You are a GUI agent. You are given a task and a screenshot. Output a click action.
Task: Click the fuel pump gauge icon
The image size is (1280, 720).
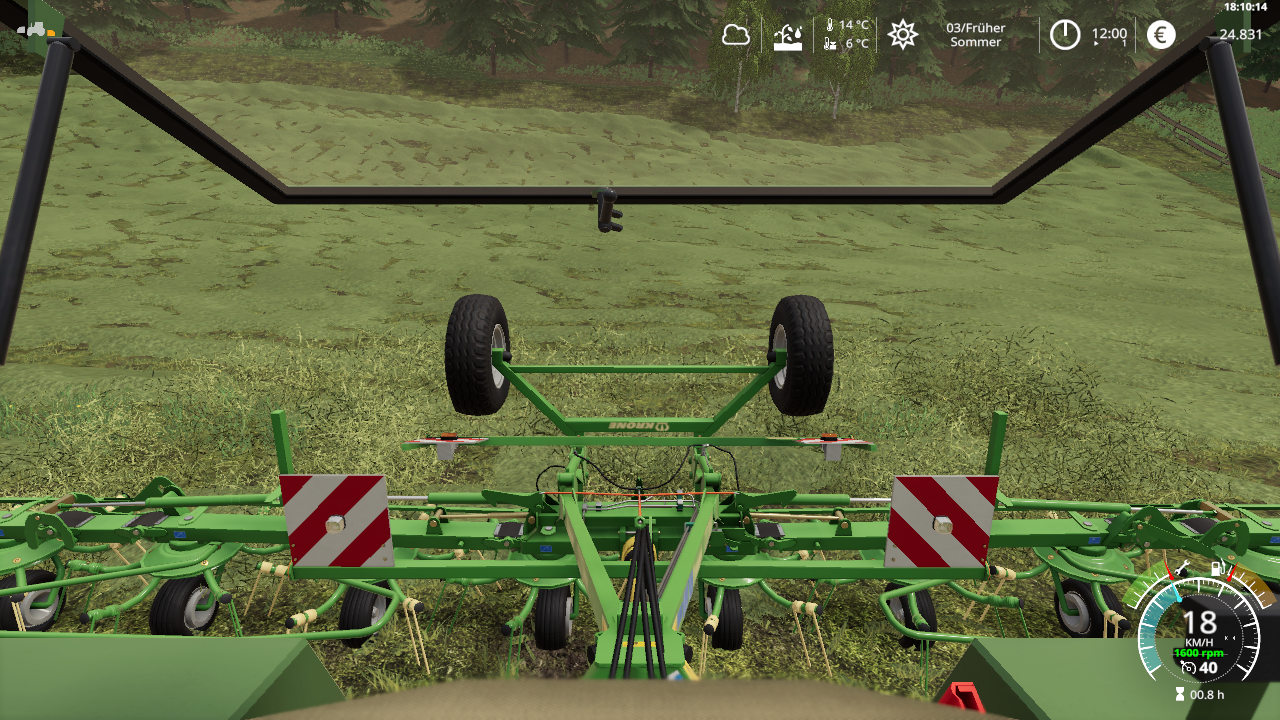coord(1218,569)
